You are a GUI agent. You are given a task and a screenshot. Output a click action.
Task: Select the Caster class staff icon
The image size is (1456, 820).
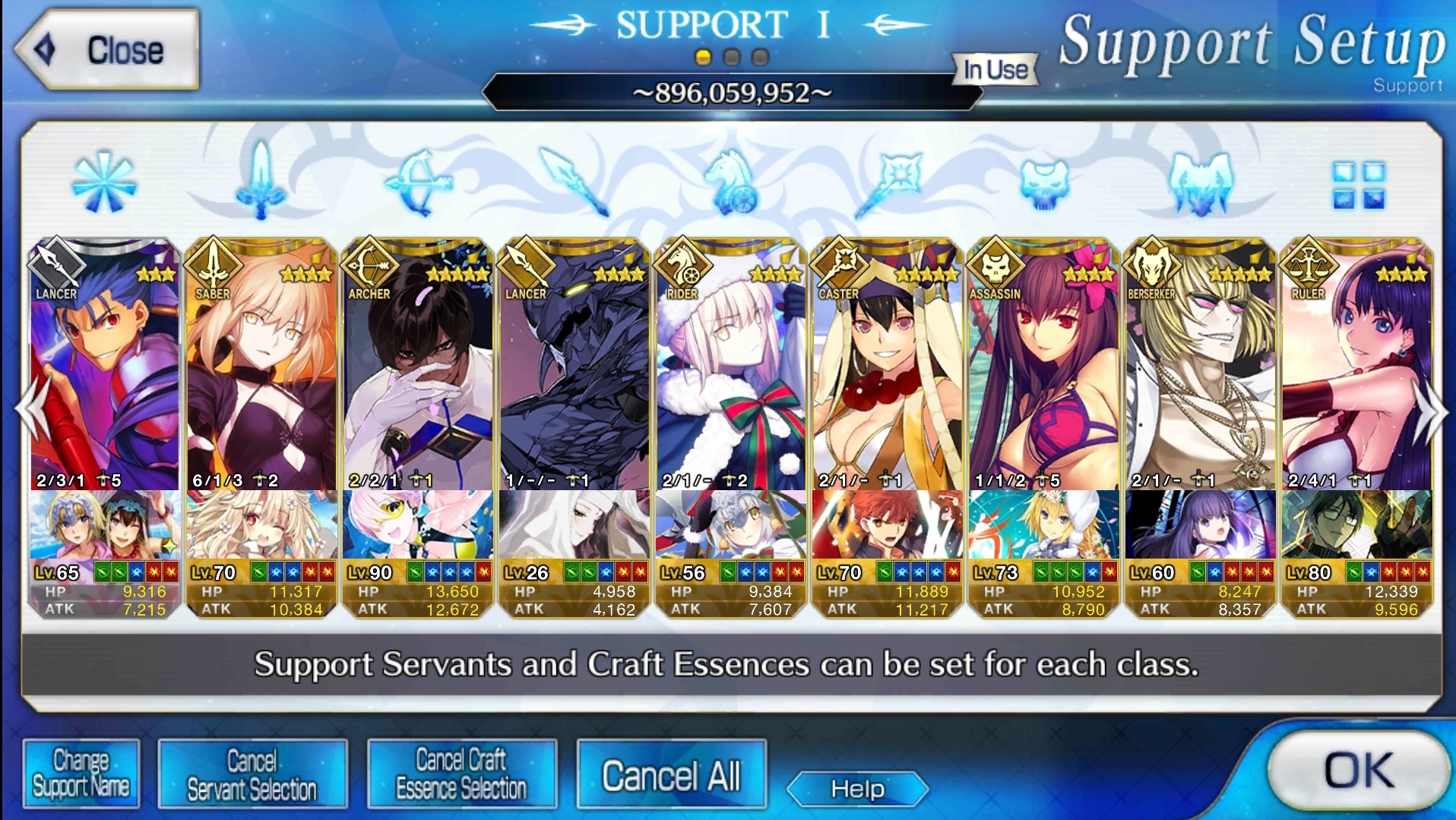point(888,182)
